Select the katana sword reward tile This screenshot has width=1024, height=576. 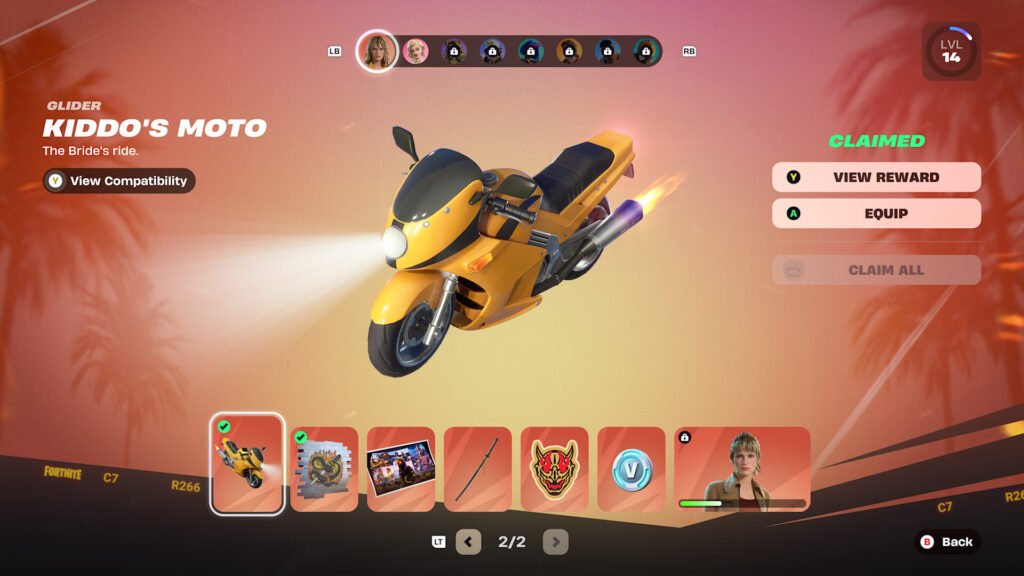(x=478, y=469)
